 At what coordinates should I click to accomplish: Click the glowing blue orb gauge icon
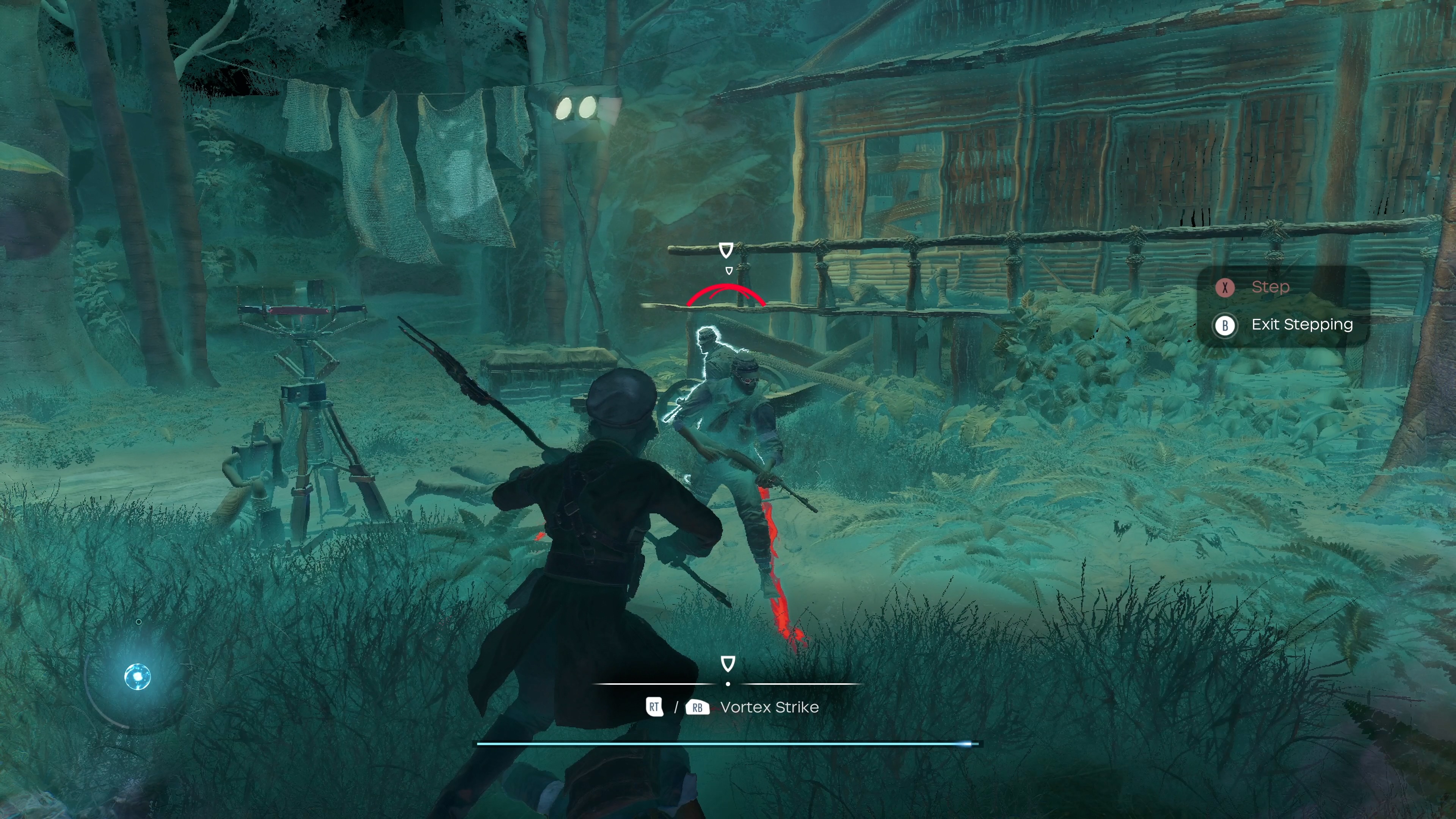pos(137,676)
